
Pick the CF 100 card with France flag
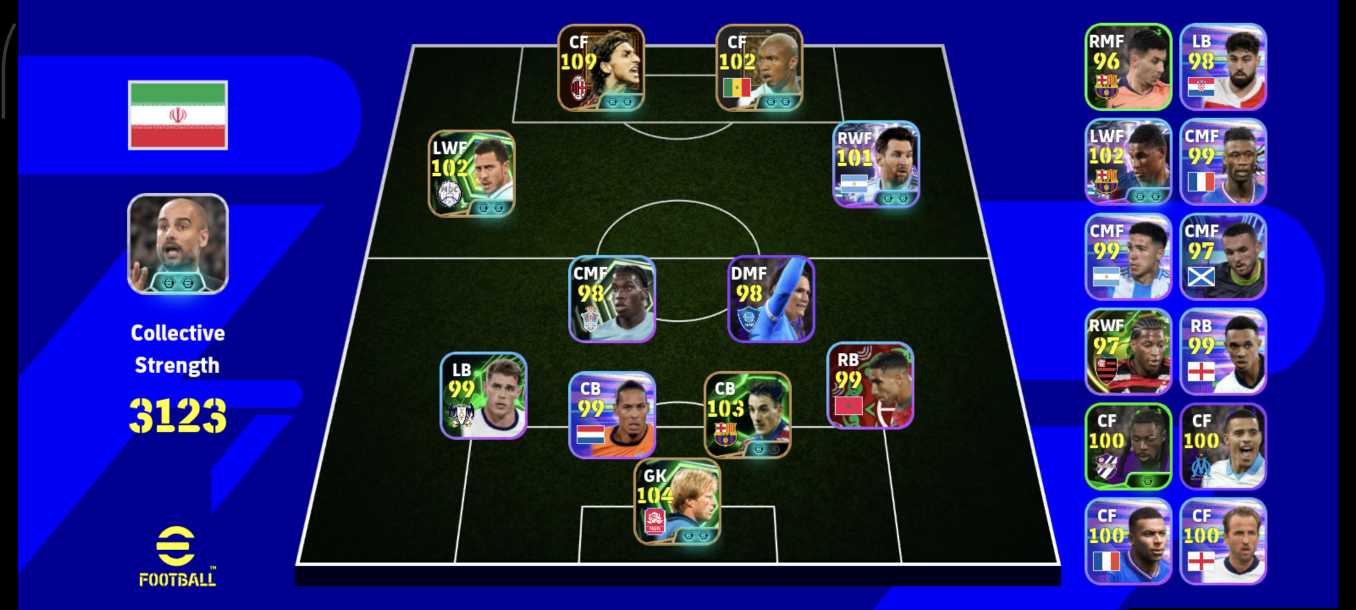click(1128, 541)
